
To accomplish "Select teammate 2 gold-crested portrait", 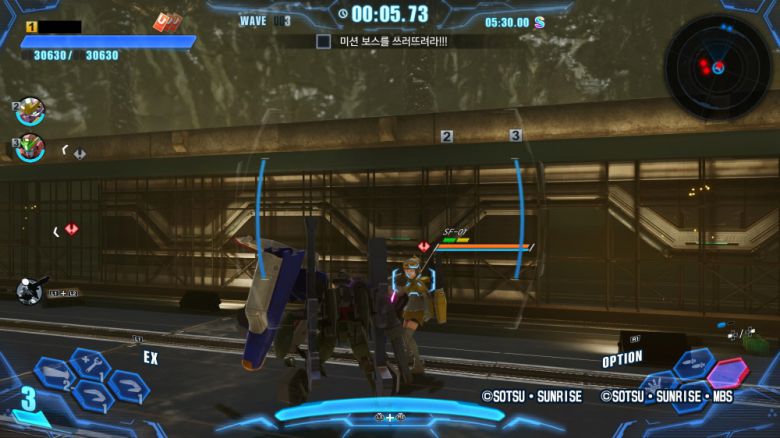I will (x=31, y=110).
